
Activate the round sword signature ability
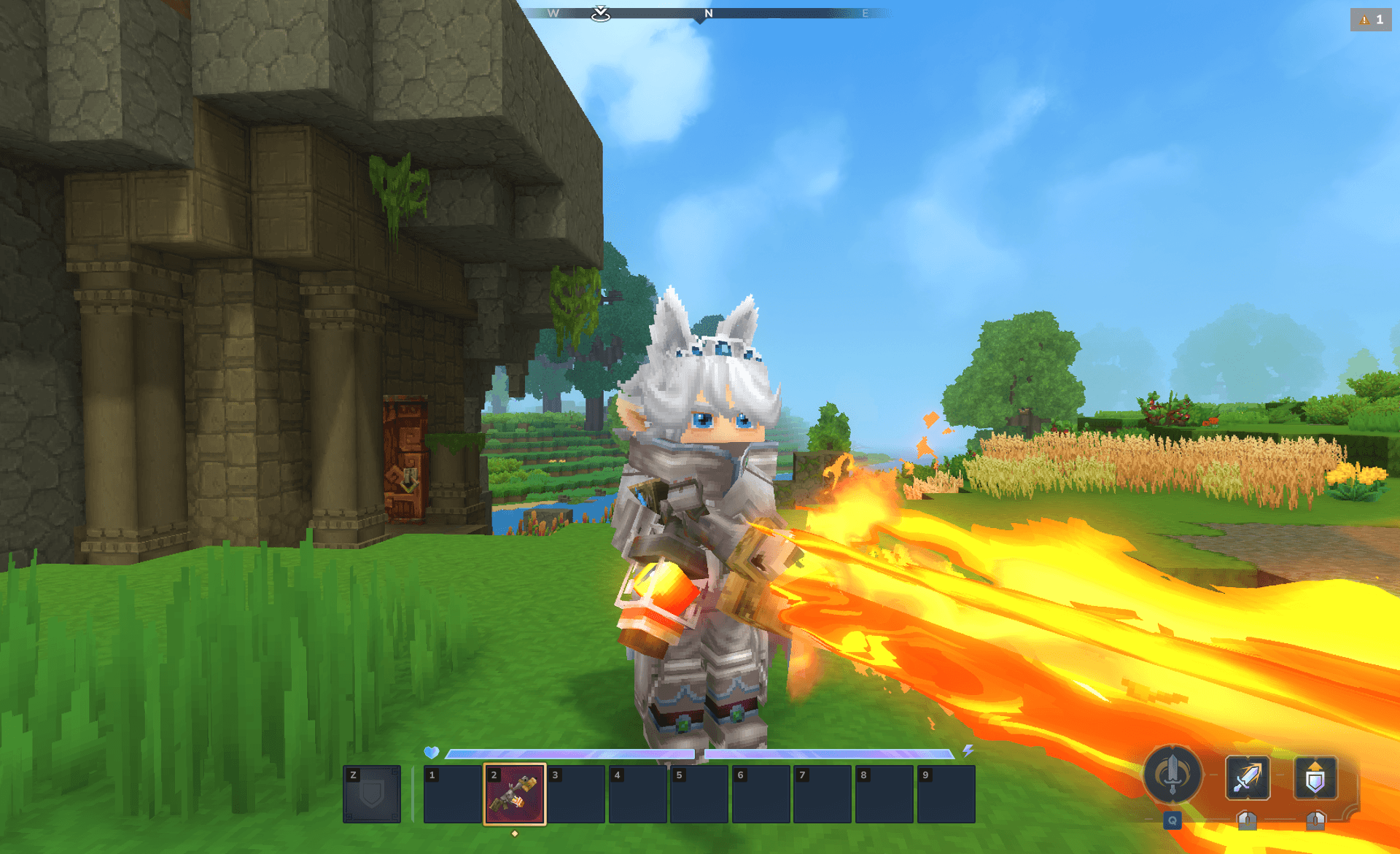(1172, 775)
